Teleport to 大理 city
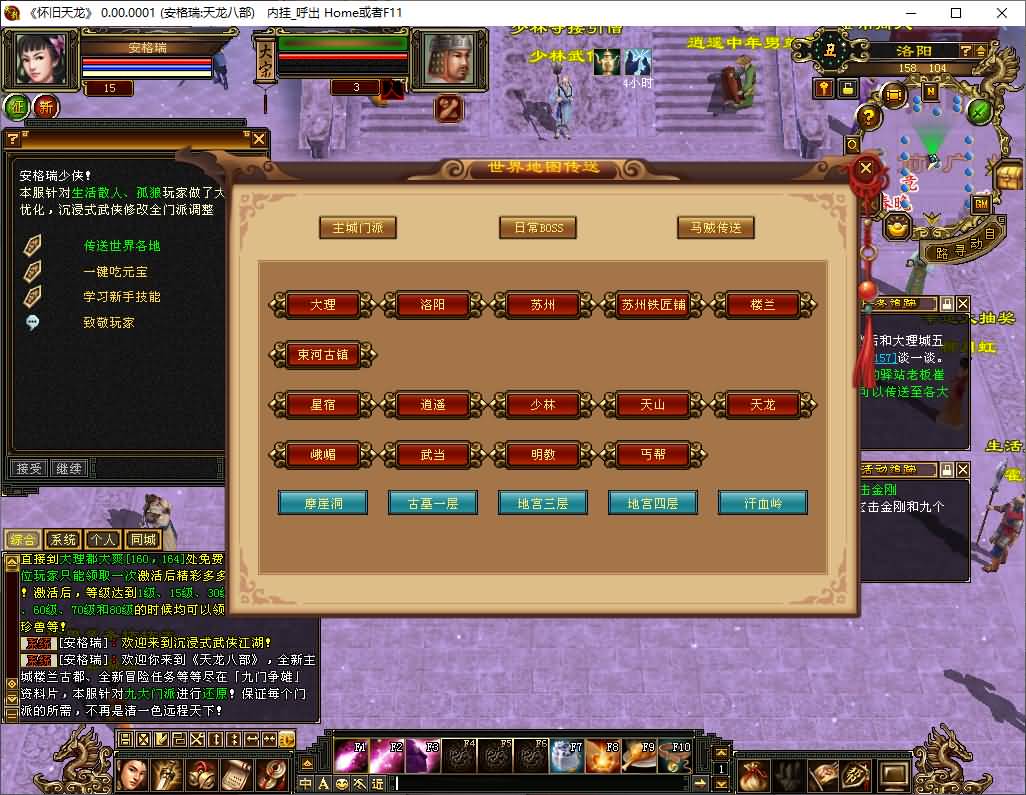1026x795 pixels. click(323, 305)
